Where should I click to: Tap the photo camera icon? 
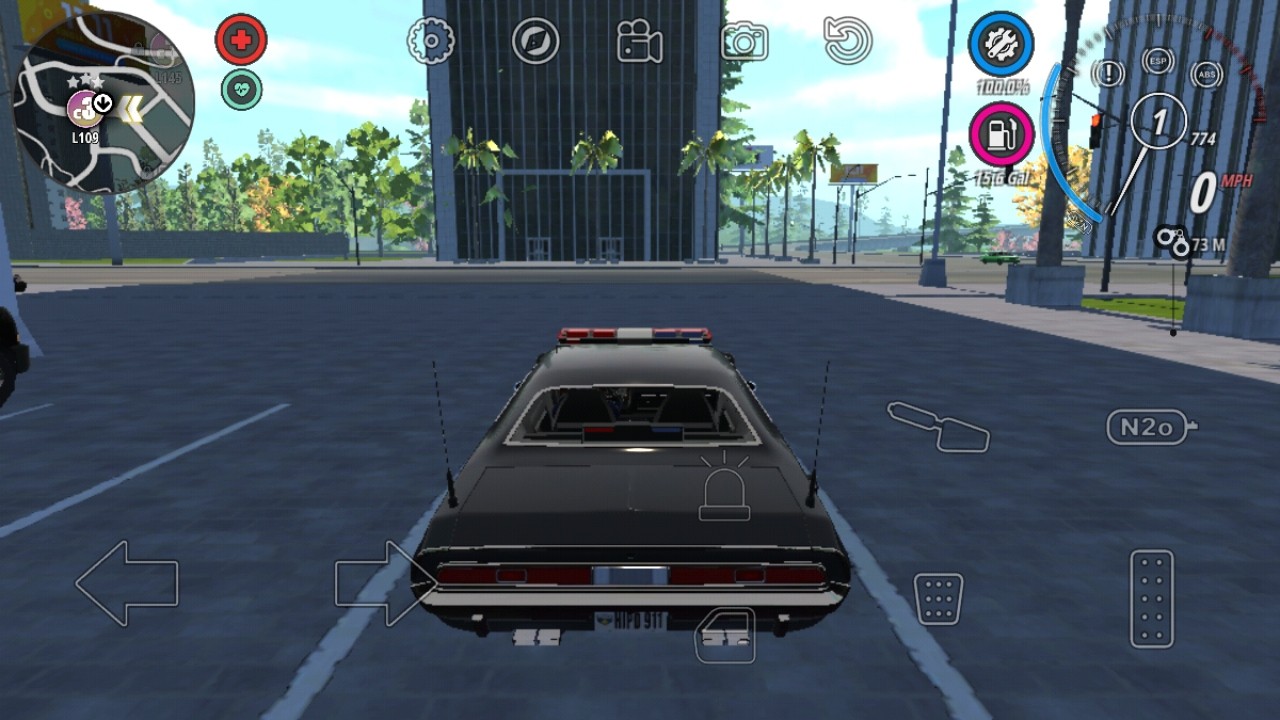click(x=745, y=38)
